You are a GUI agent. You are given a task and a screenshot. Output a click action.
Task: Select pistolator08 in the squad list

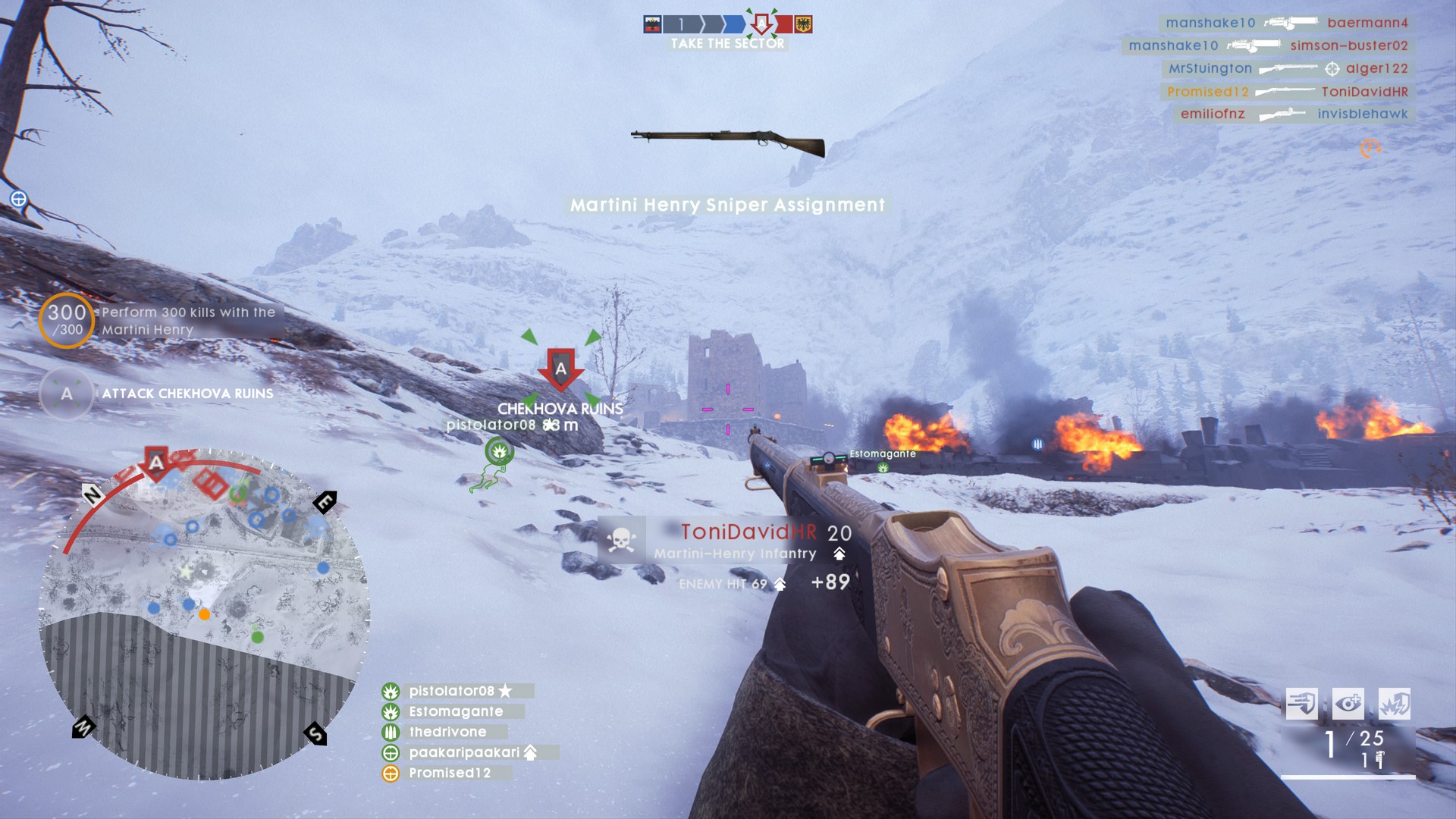[452, 691]
